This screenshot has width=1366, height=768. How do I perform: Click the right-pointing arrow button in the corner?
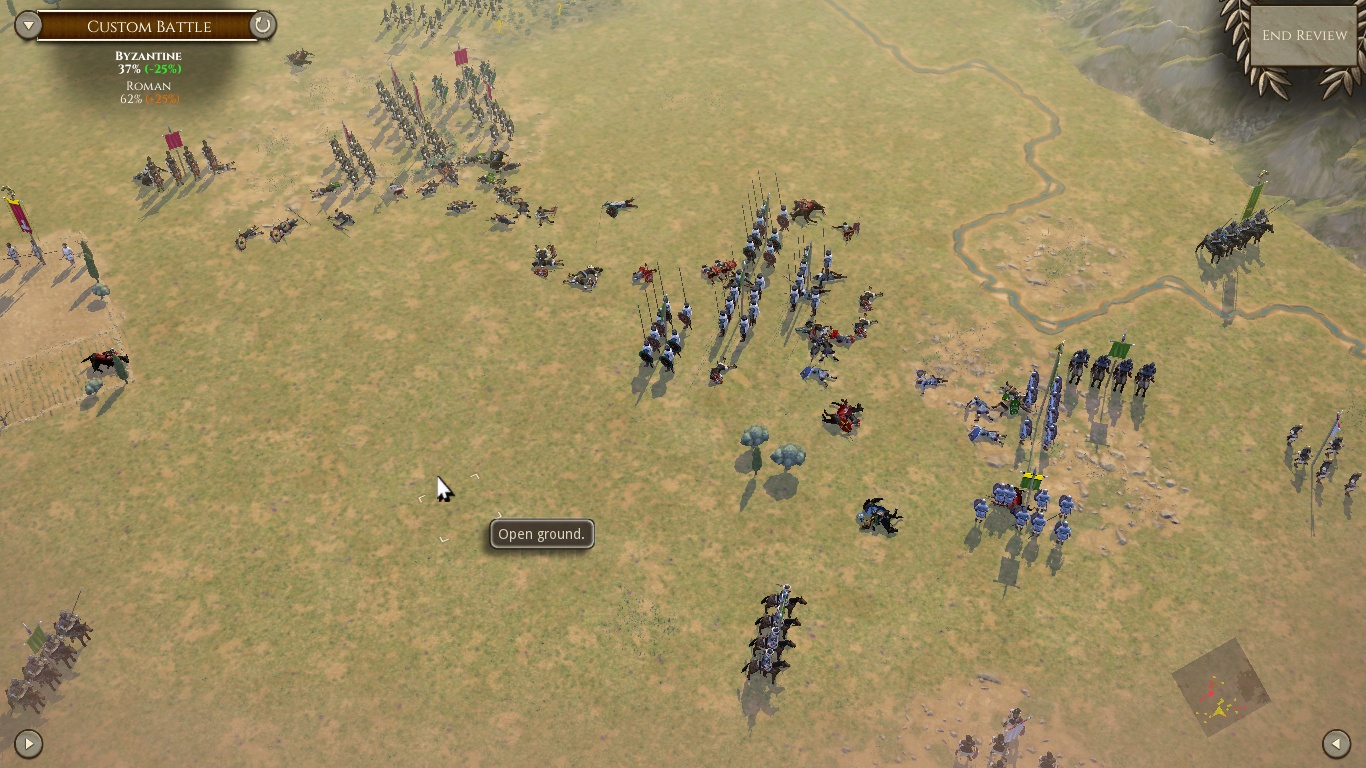pos(28,743)
